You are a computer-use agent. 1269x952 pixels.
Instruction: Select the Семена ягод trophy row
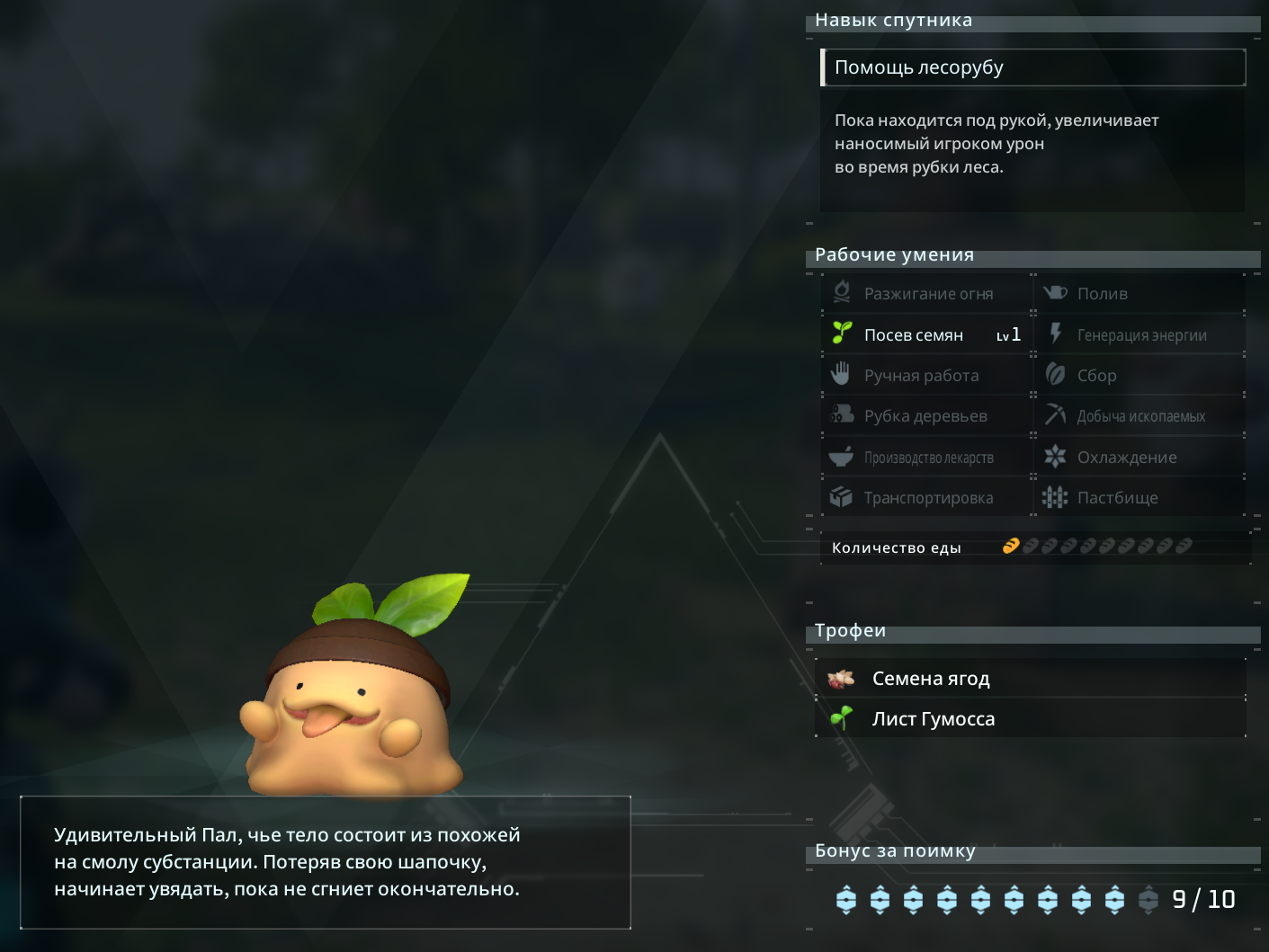pos(1031,678)
